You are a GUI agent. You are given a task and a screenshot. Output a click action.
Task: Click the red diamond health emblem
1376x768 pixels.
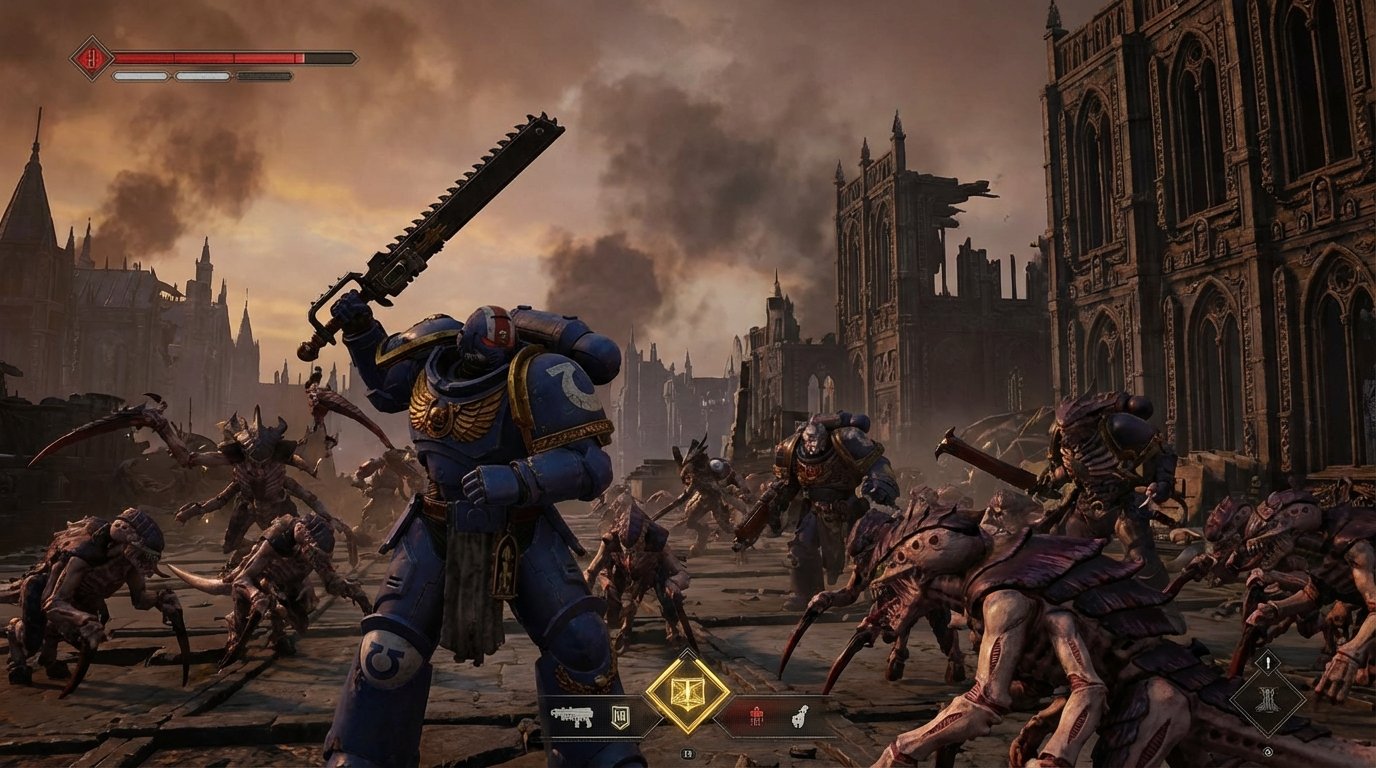point(91,57)
